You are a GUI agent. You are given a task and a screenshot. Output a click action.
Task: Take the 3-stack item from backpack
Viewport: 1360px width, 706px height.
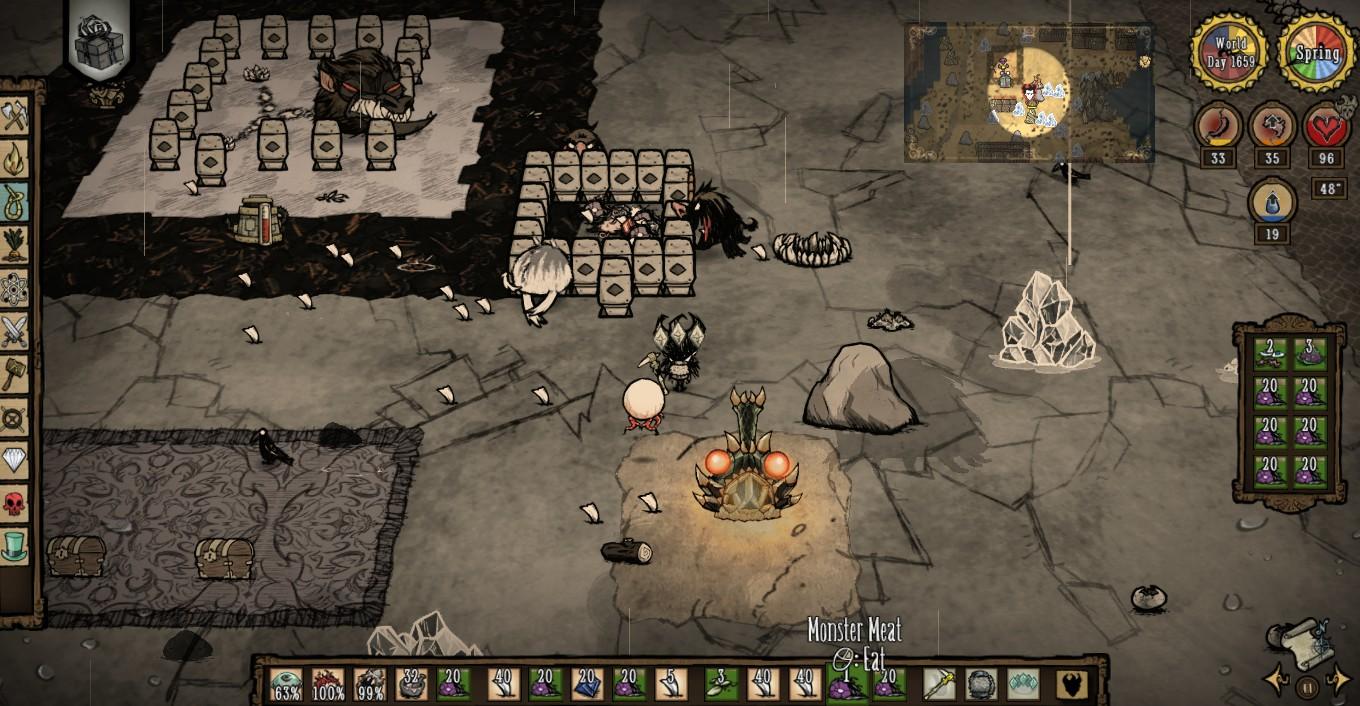(x=1311, y=352)
